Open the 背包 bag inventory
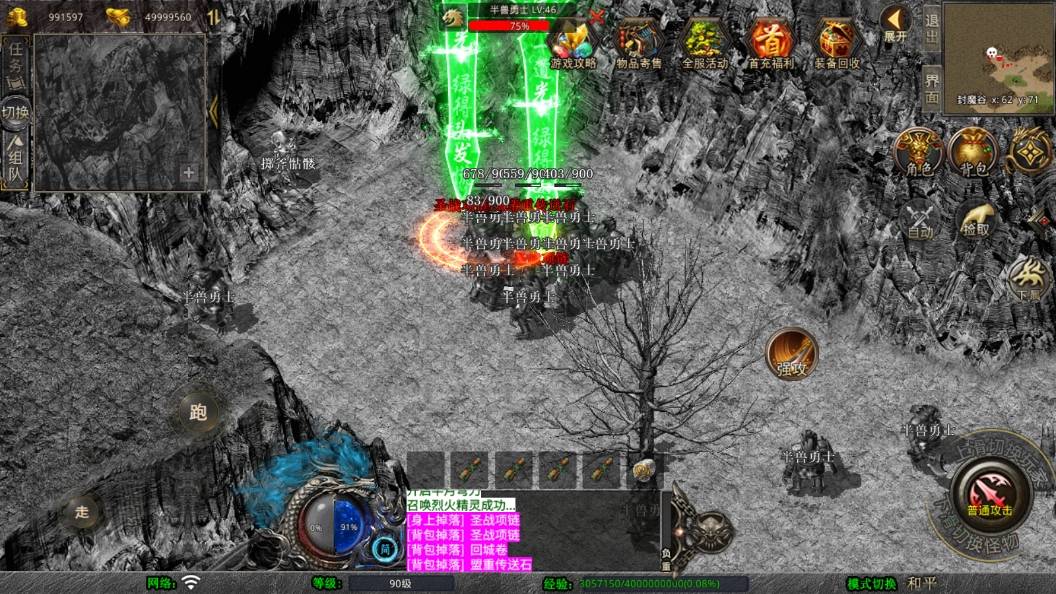Viewport: 1056px width, 594px height. 973,153
